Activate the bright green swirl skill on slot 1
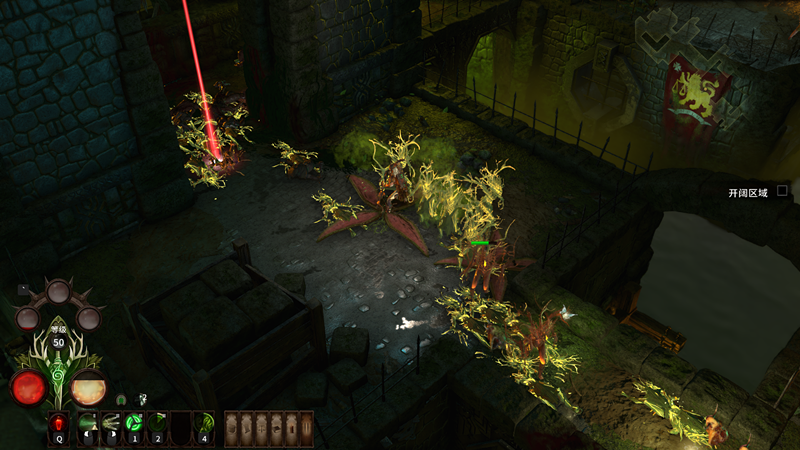Screen dimensions: 800x450 [134, 424]
